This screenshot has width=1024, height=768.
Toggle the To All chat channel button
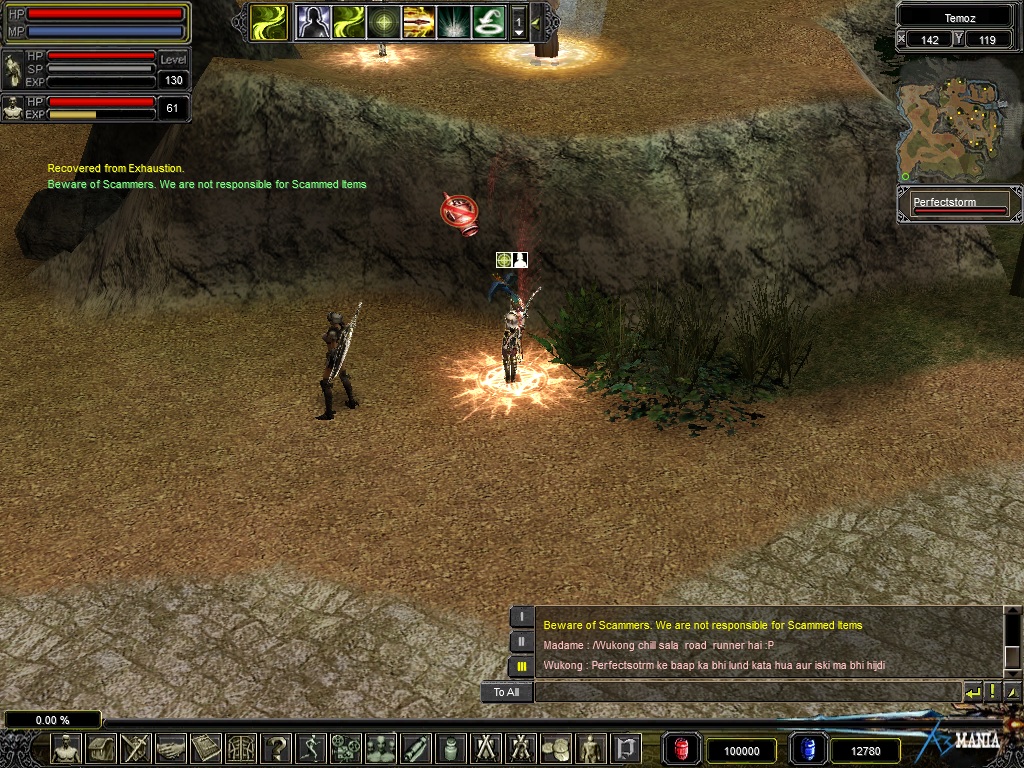click(506, 692)
